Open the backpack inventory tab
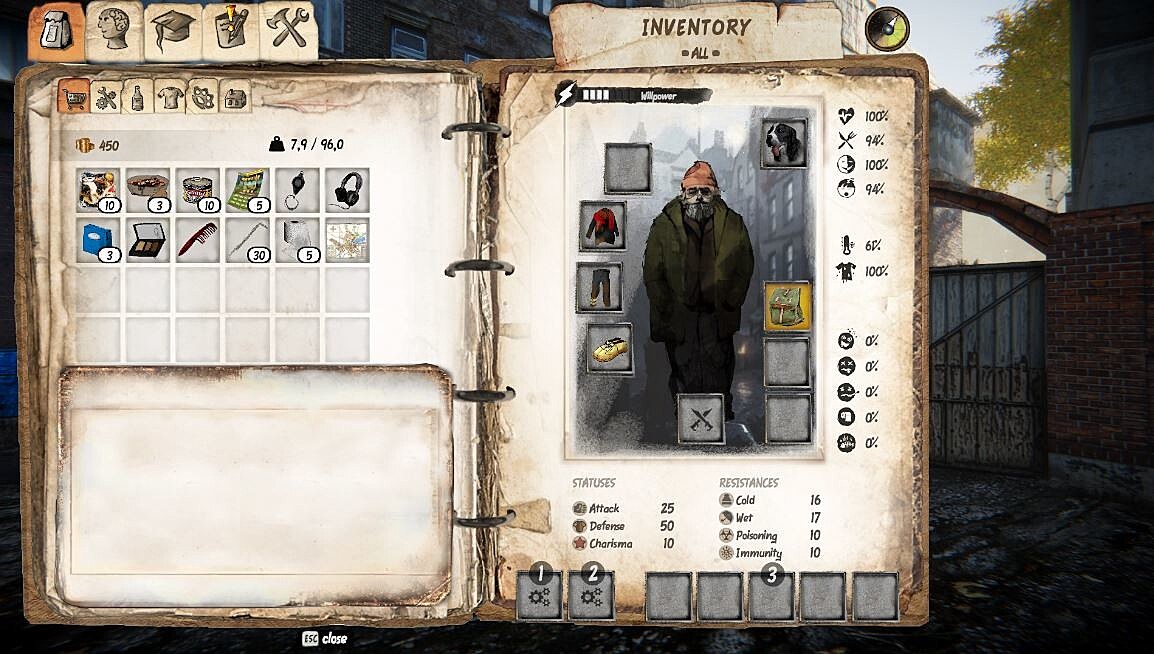The width and height of the screenshot is (1154, 654). pos(56,32)
